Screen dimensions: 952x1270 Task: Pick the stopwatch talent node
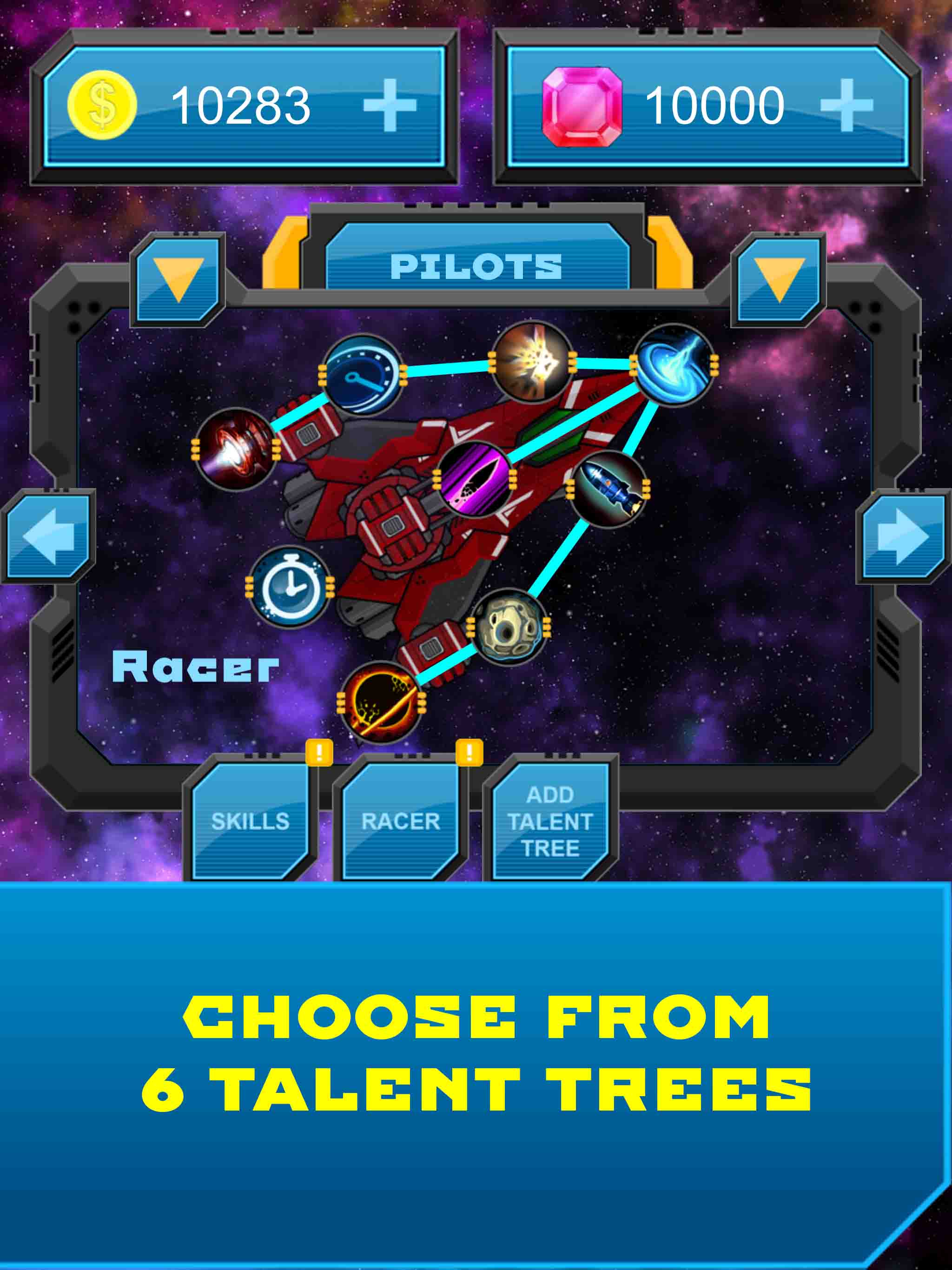[290, 587]
